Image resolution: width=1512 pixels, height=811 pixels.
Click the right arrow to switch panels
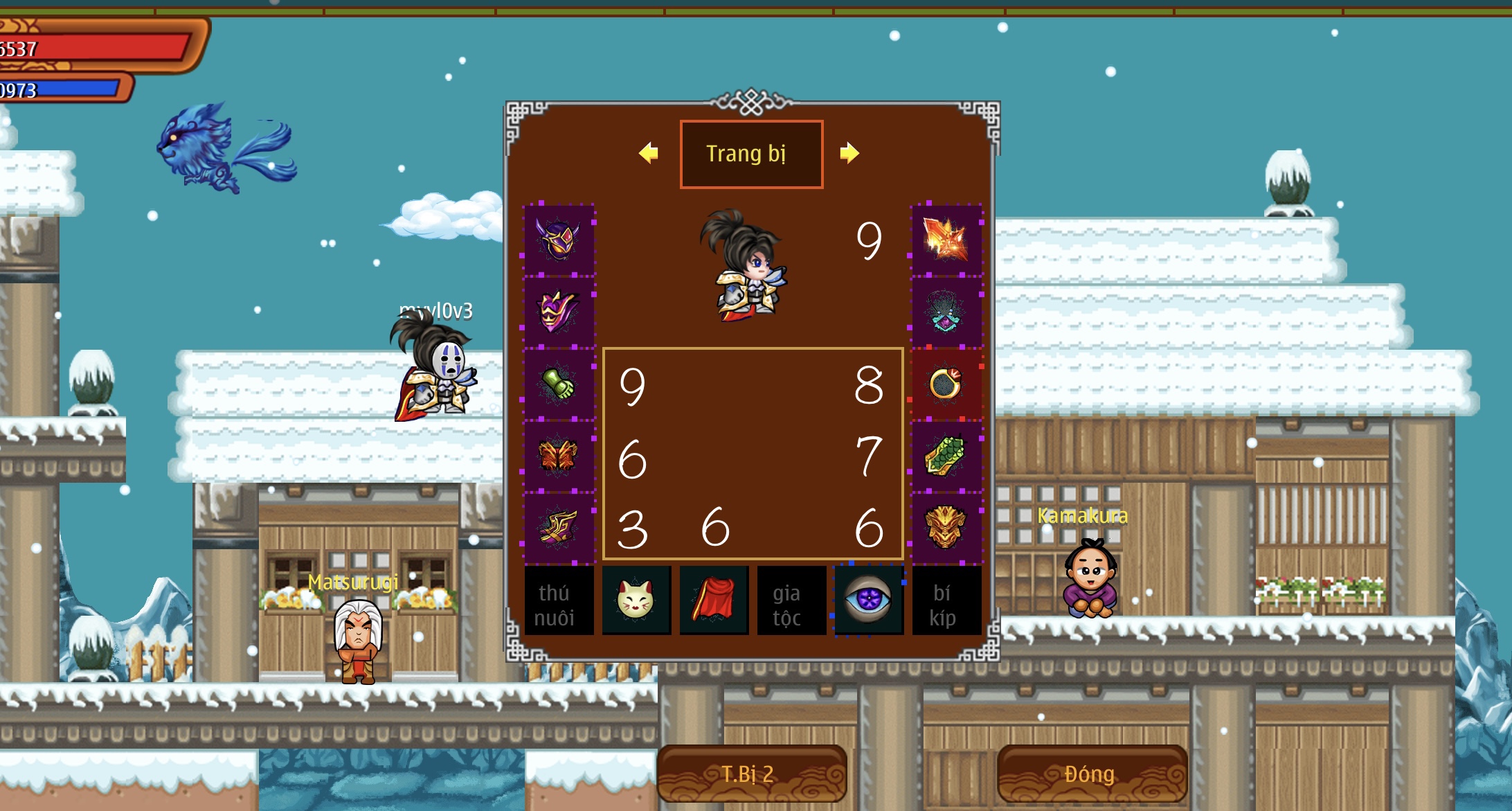[x=850, y=154]
